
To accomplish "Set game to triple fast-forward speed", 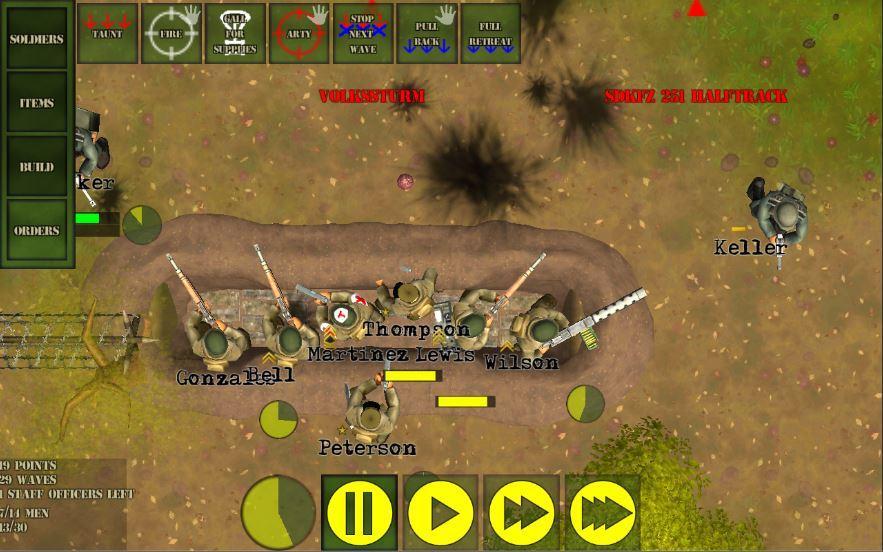I will click(x=603, y=513).
